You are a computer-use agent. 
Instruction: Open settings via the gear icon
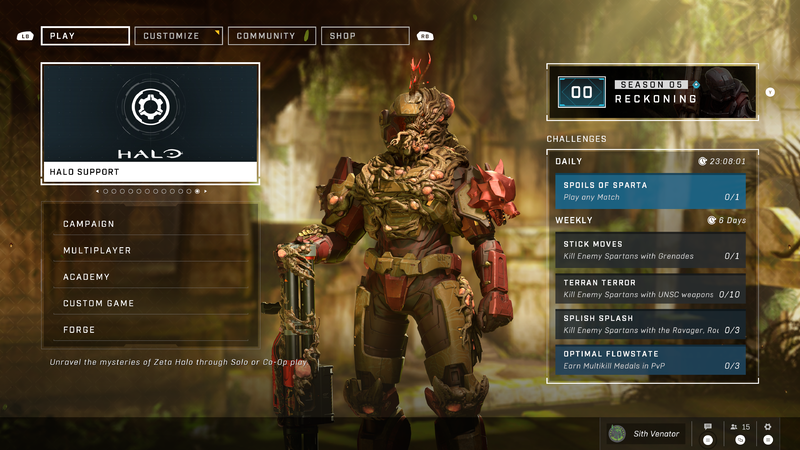[768, 428]
